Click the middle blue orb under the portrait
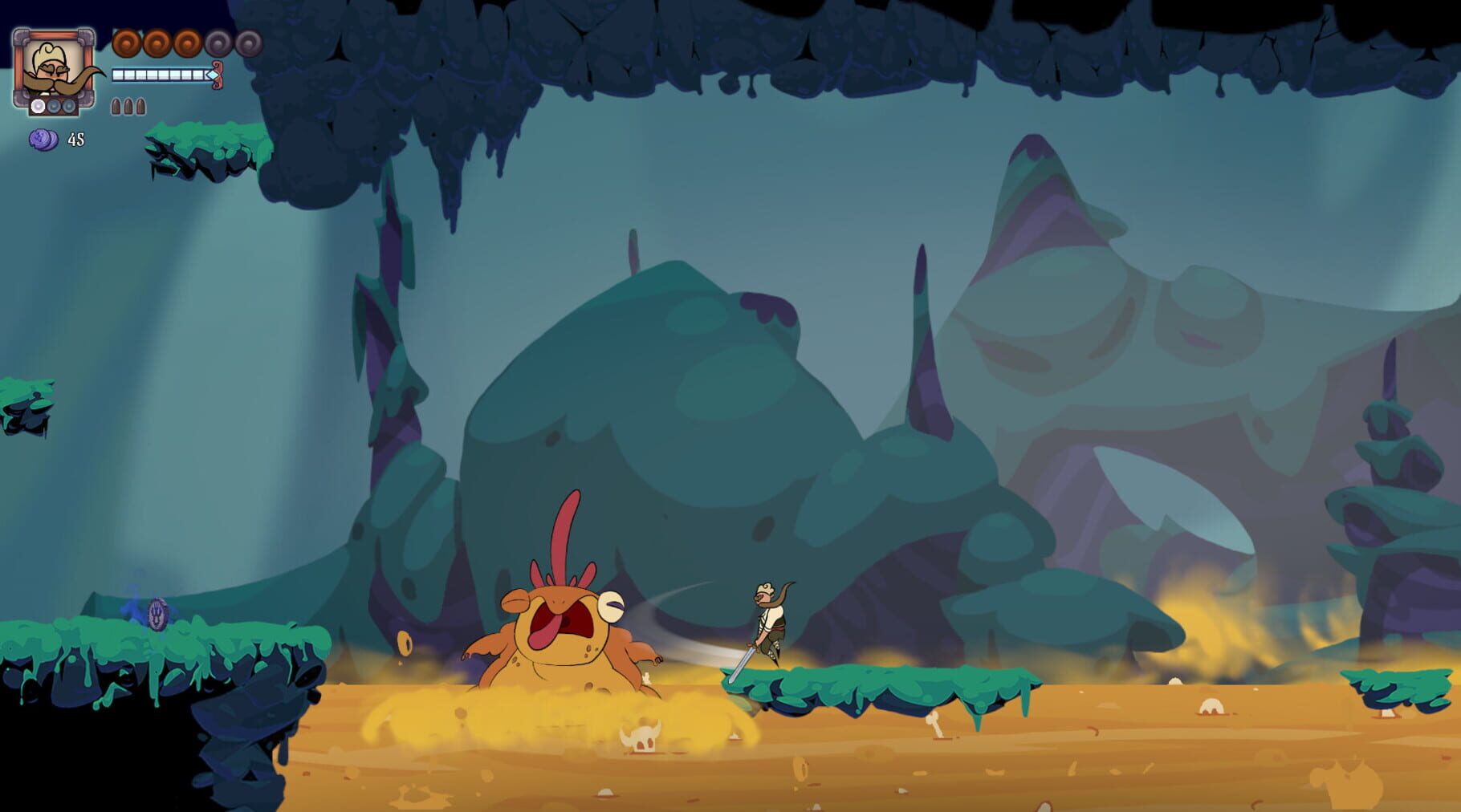Image resolution: width=1461 pixels, height=812 pixels. [53, 105]
